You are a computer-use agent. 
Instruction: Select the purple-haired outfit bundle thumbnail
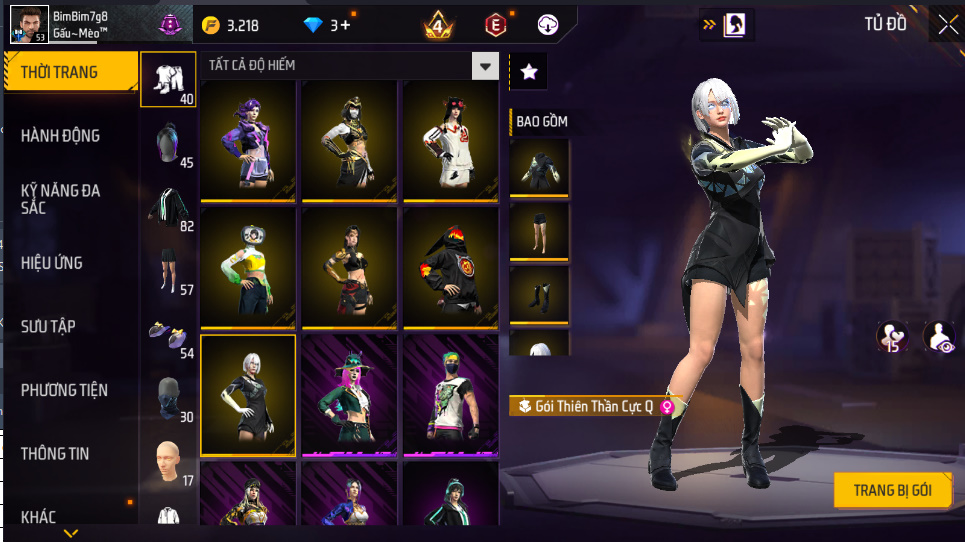pos(248,138)
